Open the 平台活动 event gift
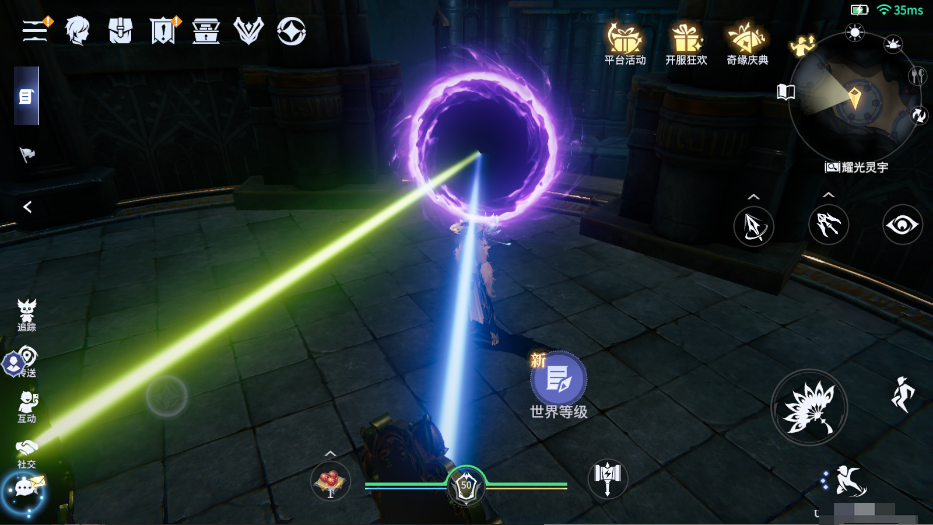Screen dimensions: 933x525 pyautogui.click(x=625, y=43)
